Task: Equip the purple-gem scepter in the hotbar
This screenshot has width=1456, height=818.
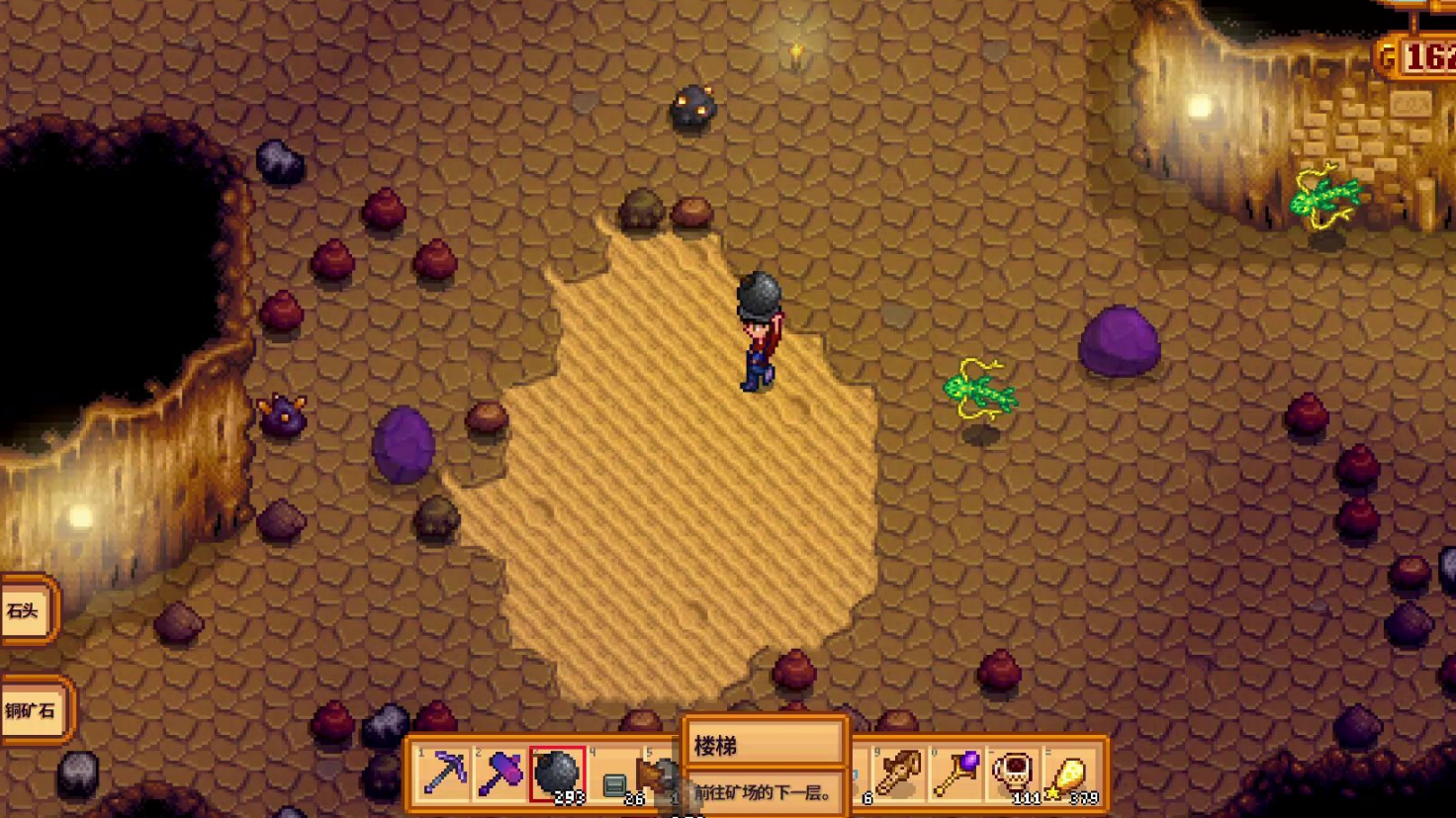Action: click(956, 773)
